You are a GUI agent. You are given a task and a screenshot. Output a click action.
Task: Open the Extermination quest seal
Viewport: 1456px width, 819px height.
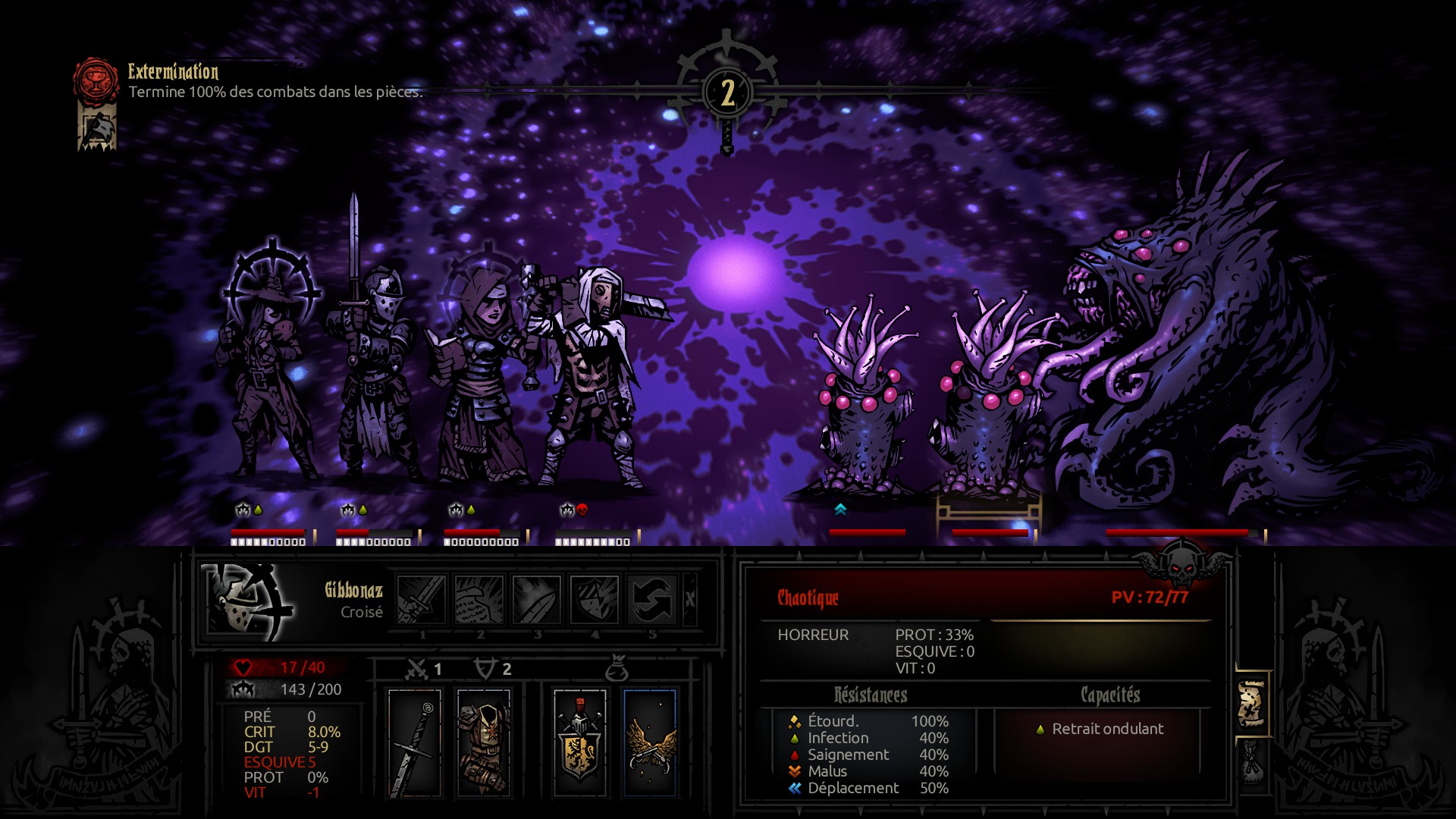point(96,80)
